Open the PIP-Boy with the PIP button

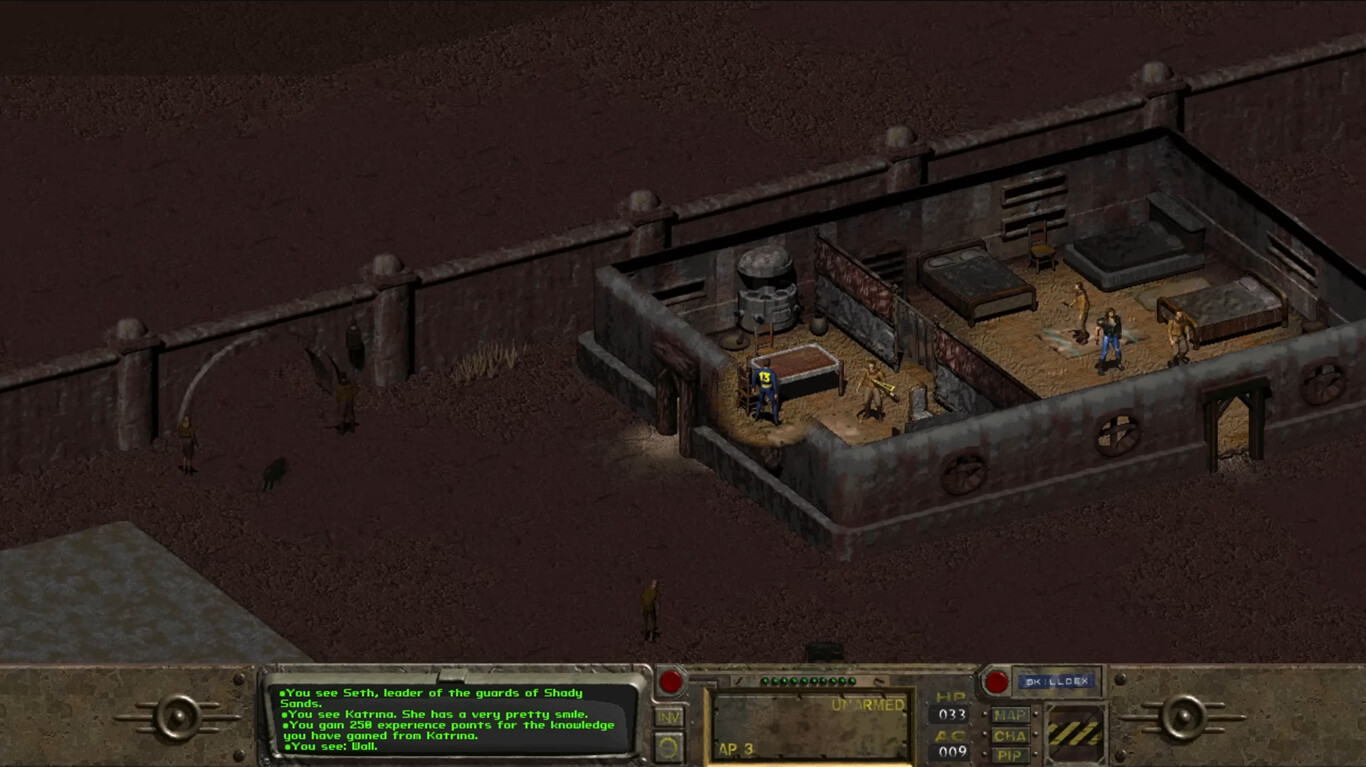click(x=1010, y=755)
